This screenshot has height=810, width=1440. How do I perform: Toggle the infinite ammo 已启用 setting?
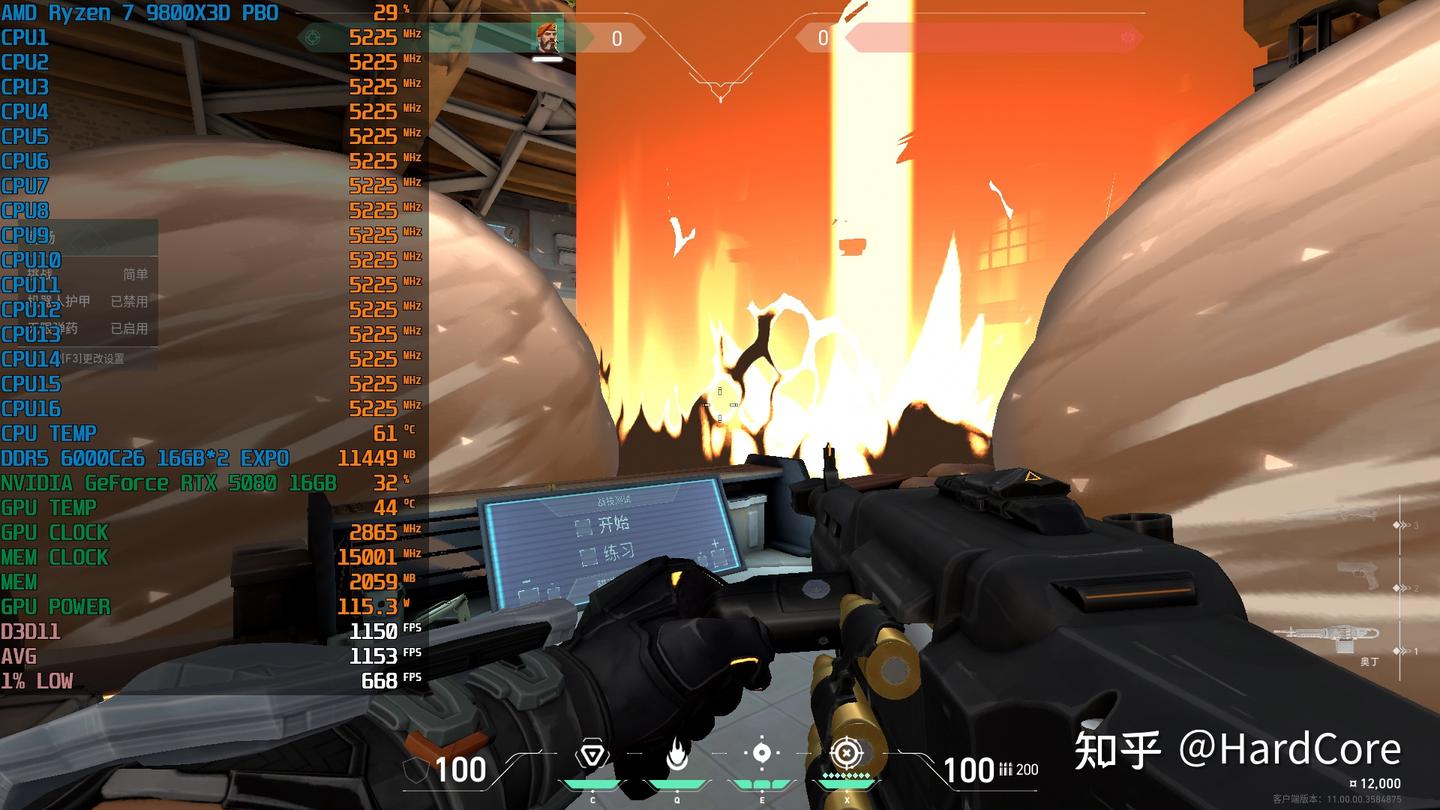click(129, 328)
